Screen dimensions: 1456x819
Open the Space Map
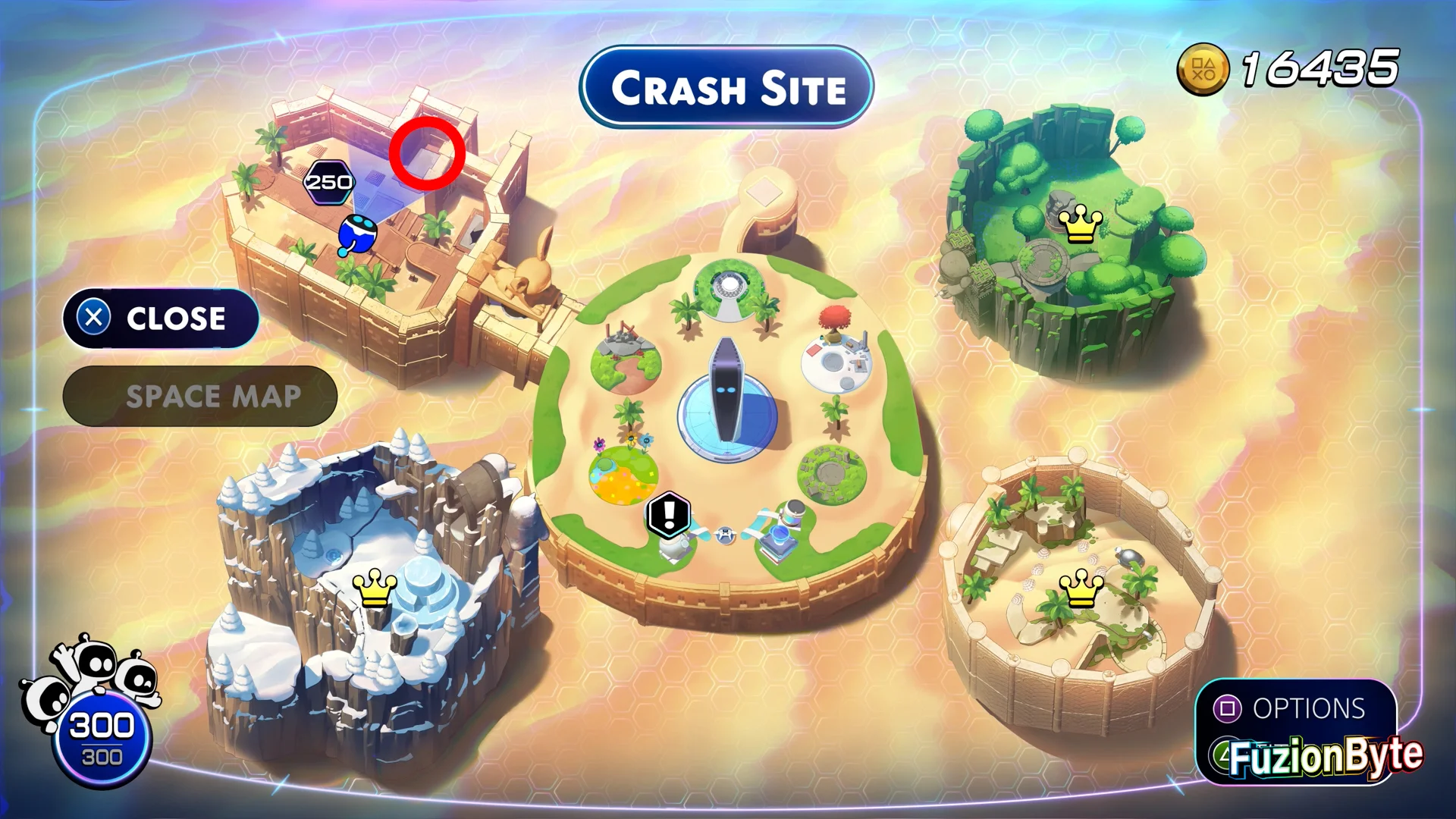coord(200,397)
